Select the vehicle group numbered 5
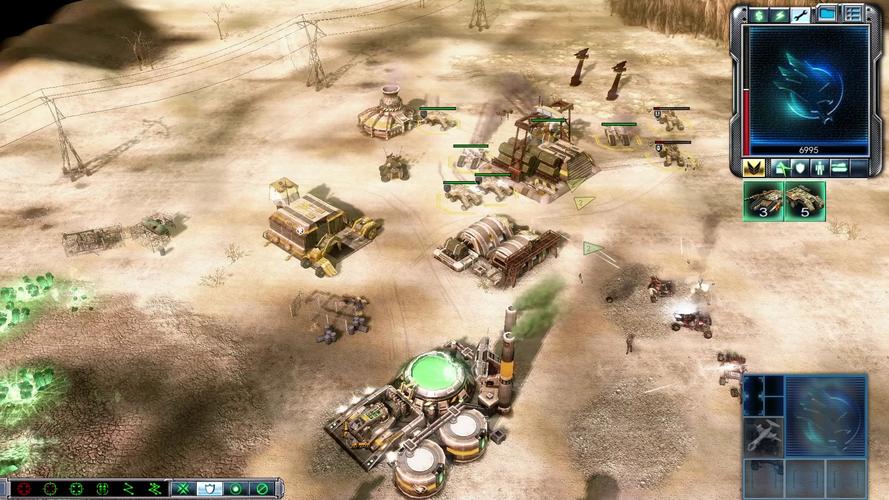The width and height of the screenshot is (889, 500). click(805, 199)
